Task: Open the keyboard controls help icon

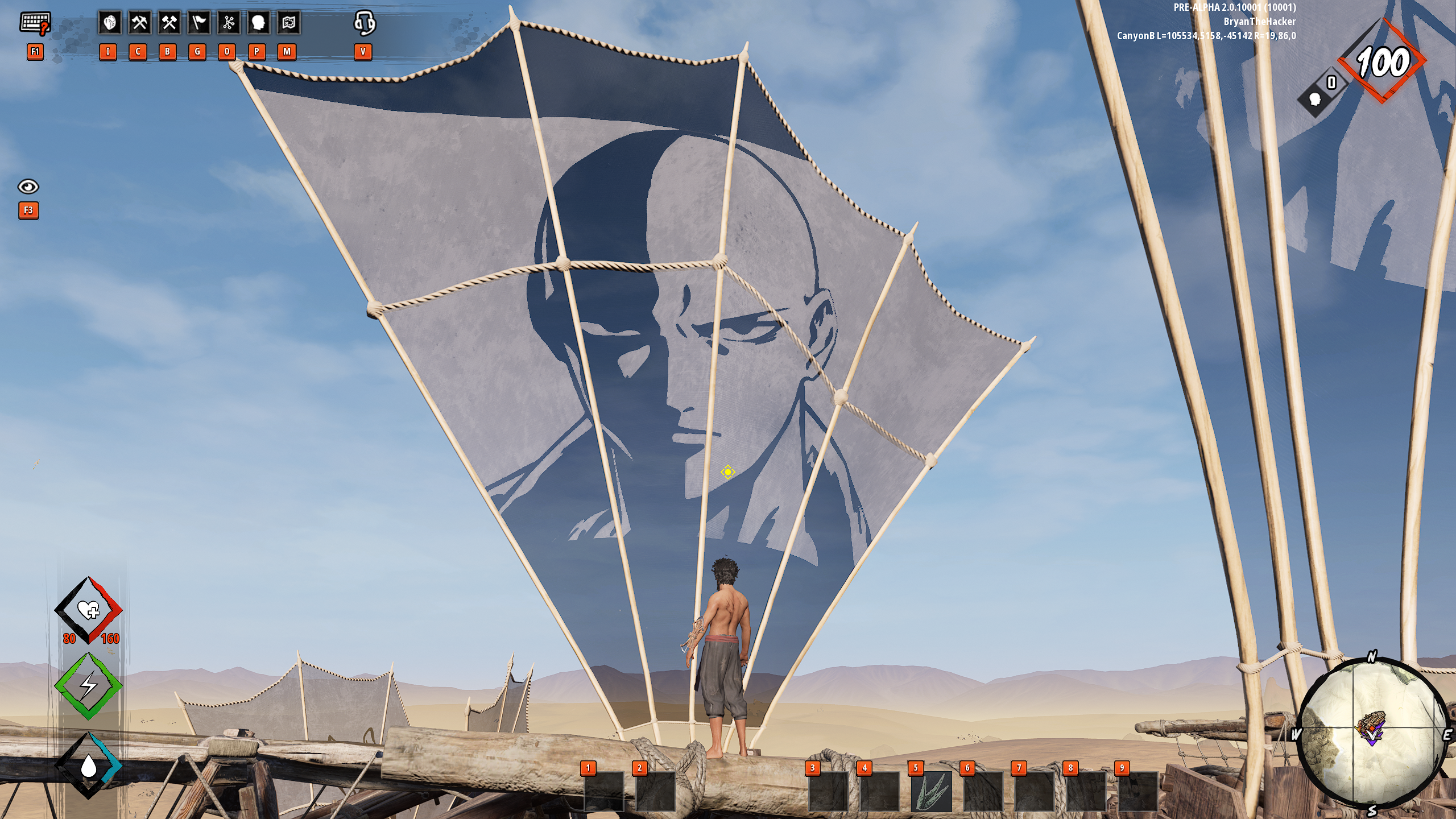Action: (35, 24)
